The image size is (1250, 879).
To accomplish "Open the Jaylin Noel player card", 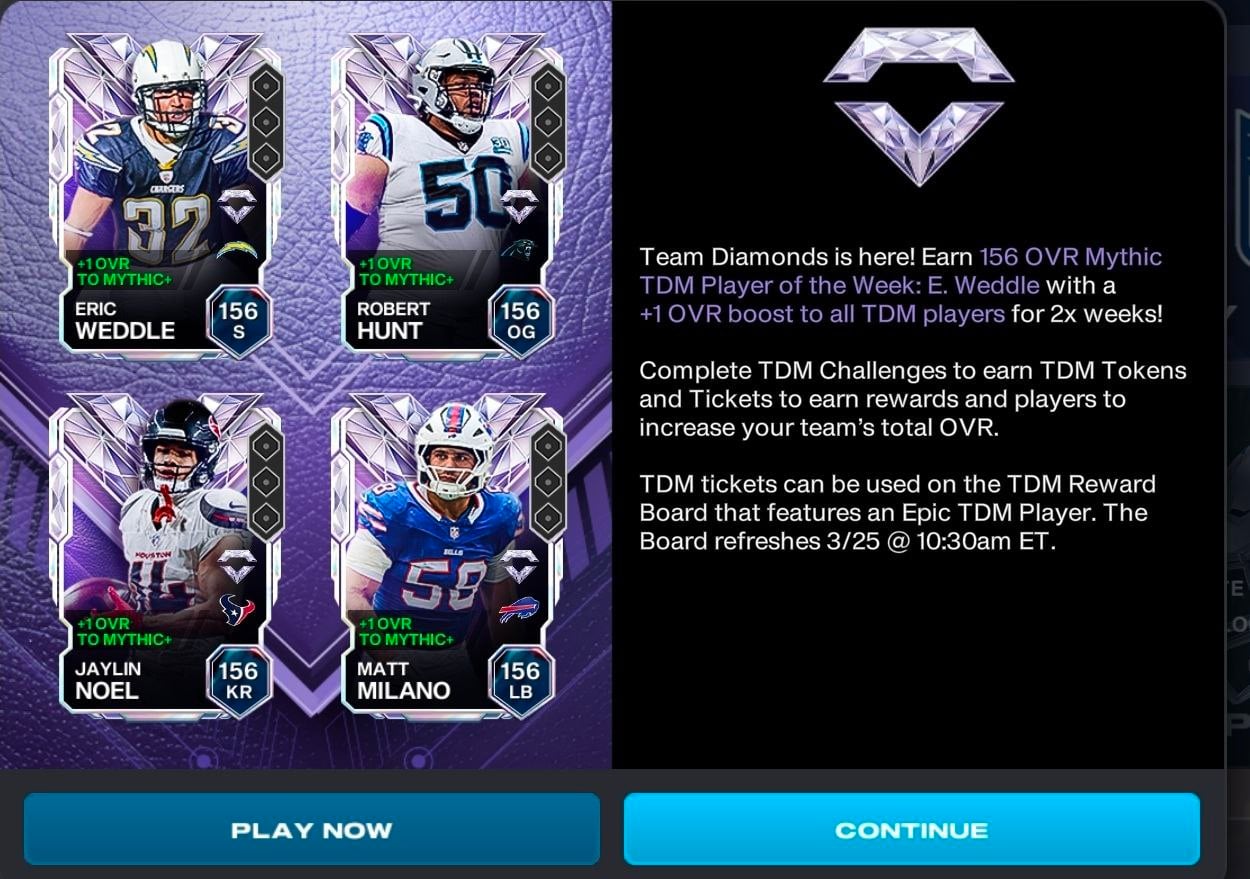I will click(166, 555).
